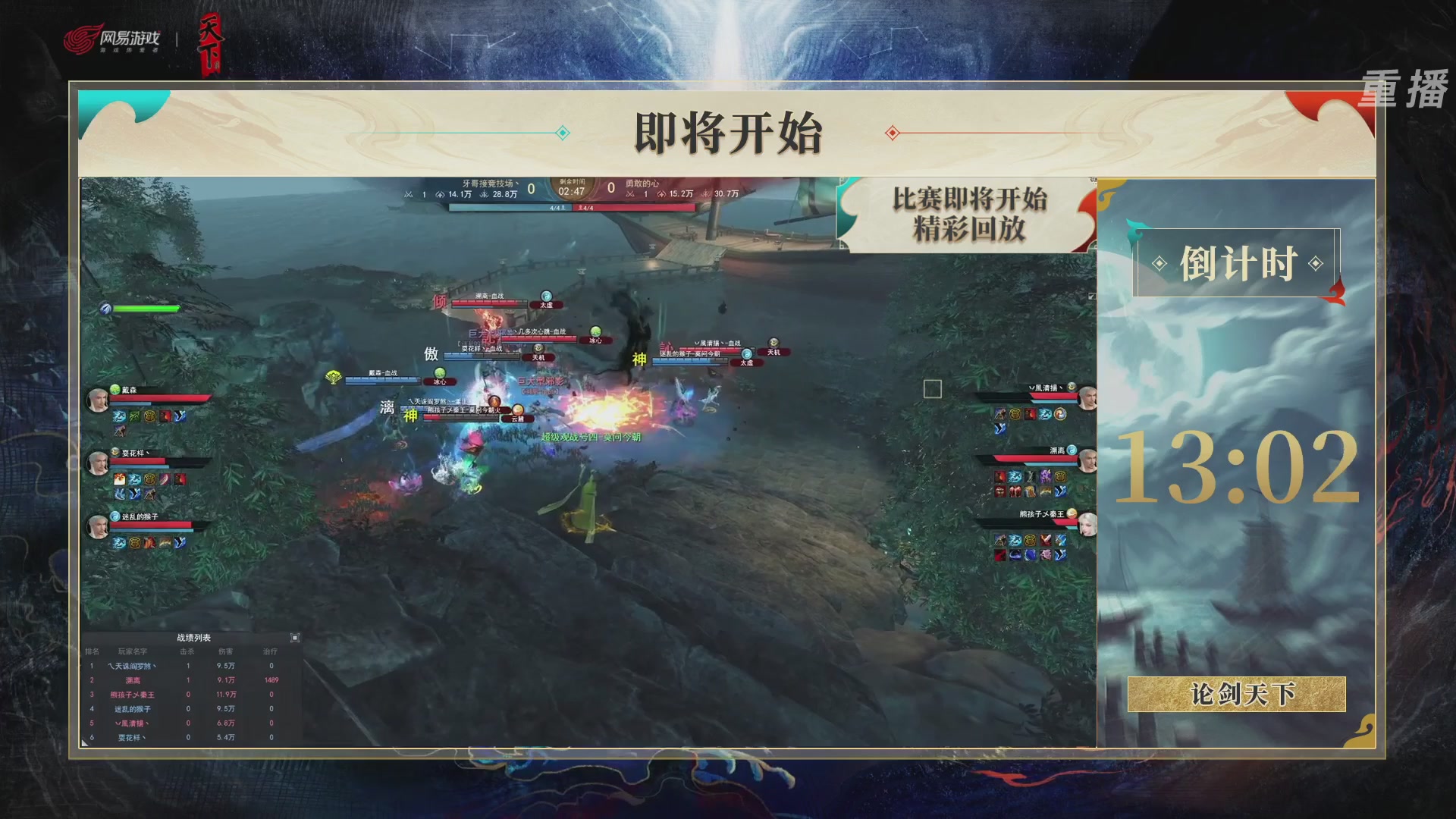This screenshot has height=819, width=1456.
Task: Toggle the blue 太虚 faction marker near 天机
Action: point(745,362)
